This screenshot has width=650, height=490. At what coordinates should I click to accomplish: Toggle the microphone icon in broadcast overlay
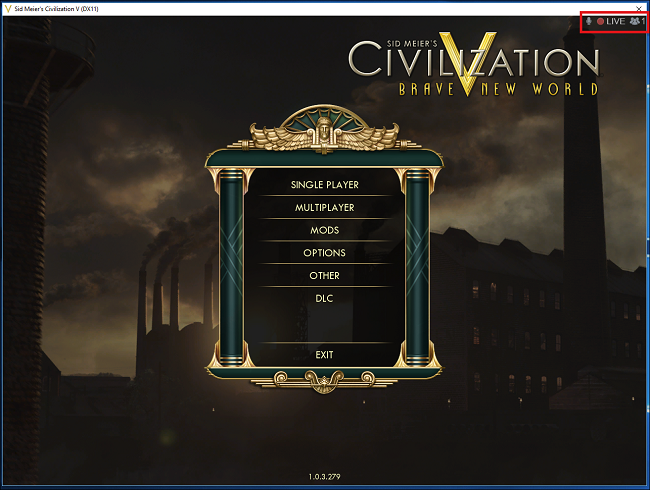[589, 21]
